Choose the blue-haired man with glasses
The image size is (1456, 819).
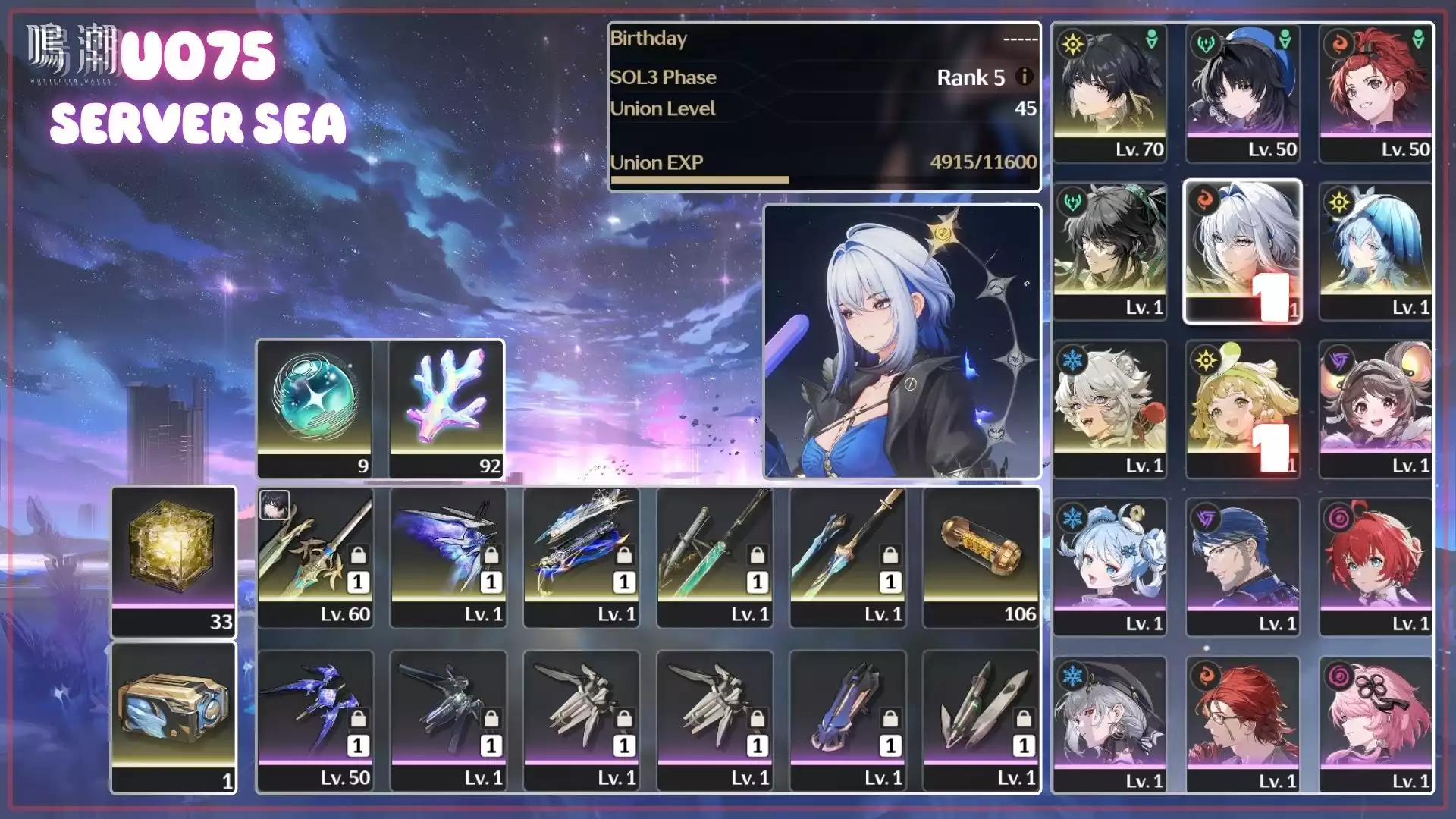tap(1243, 566)
